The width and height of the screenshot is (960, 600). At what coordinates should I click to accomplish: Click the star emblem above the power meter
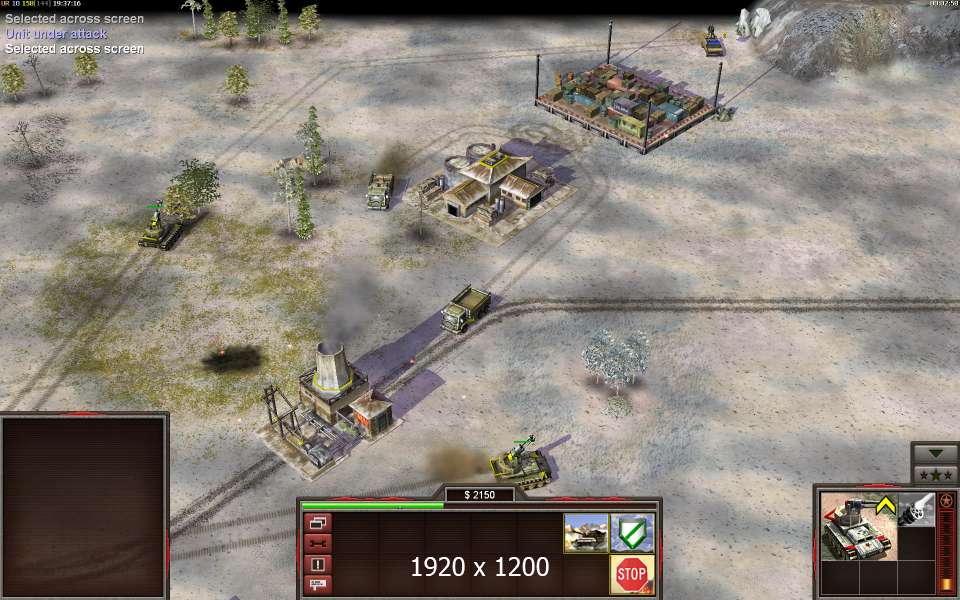pos(946,499)
